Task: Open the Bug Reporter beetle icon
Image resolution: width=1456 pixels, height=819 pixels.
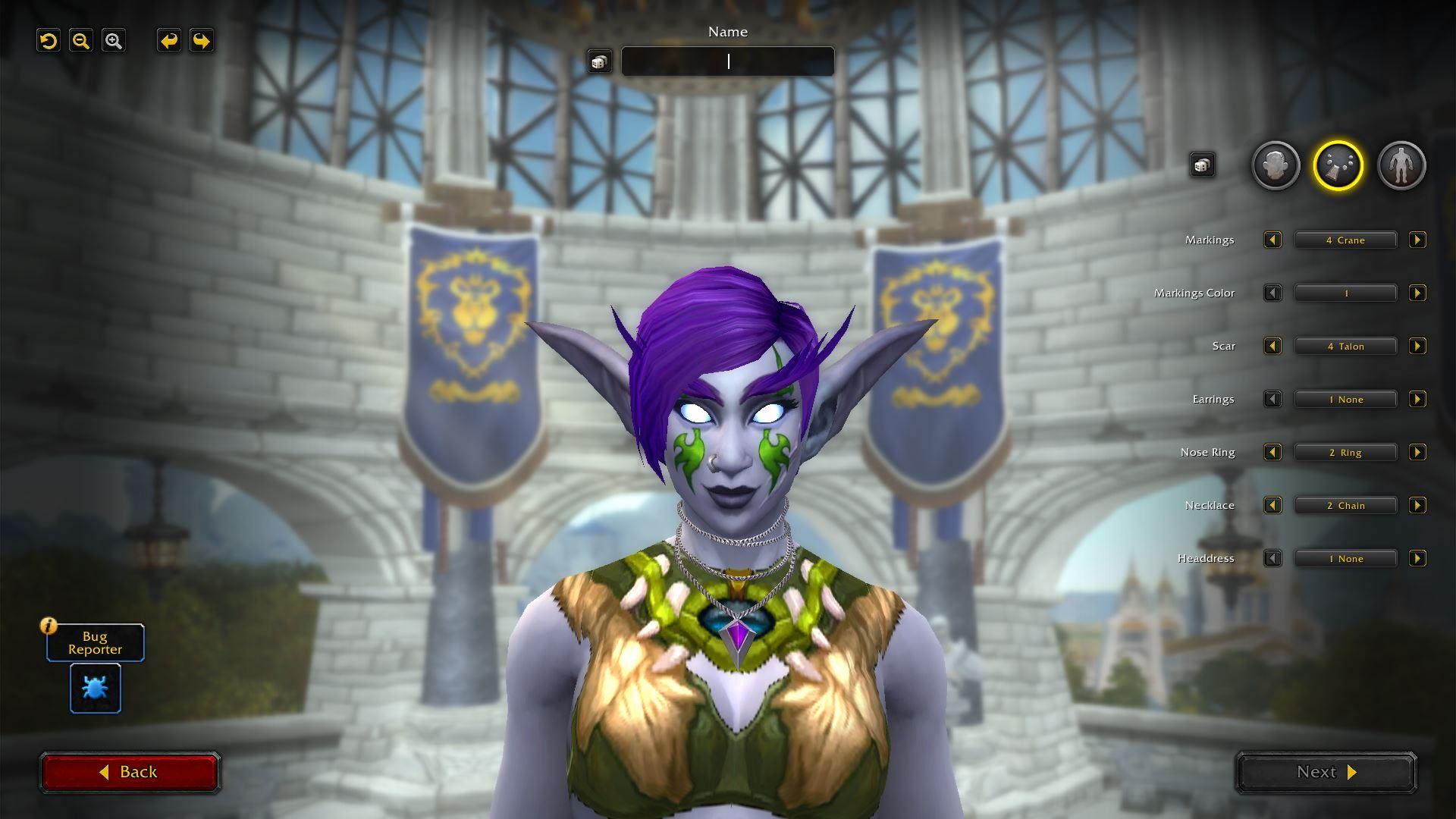Action: [x=96, y=689]
